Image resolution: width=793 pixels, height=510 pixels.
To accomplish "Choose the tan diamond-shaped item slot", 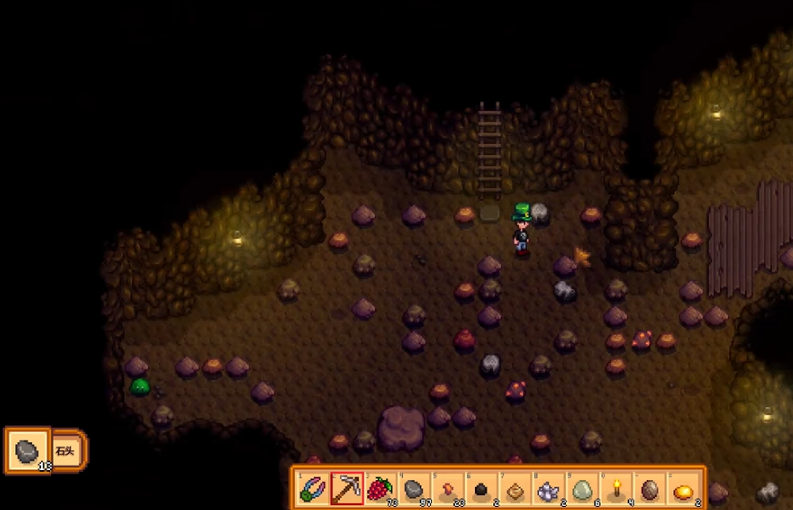I will pos(515,489).
